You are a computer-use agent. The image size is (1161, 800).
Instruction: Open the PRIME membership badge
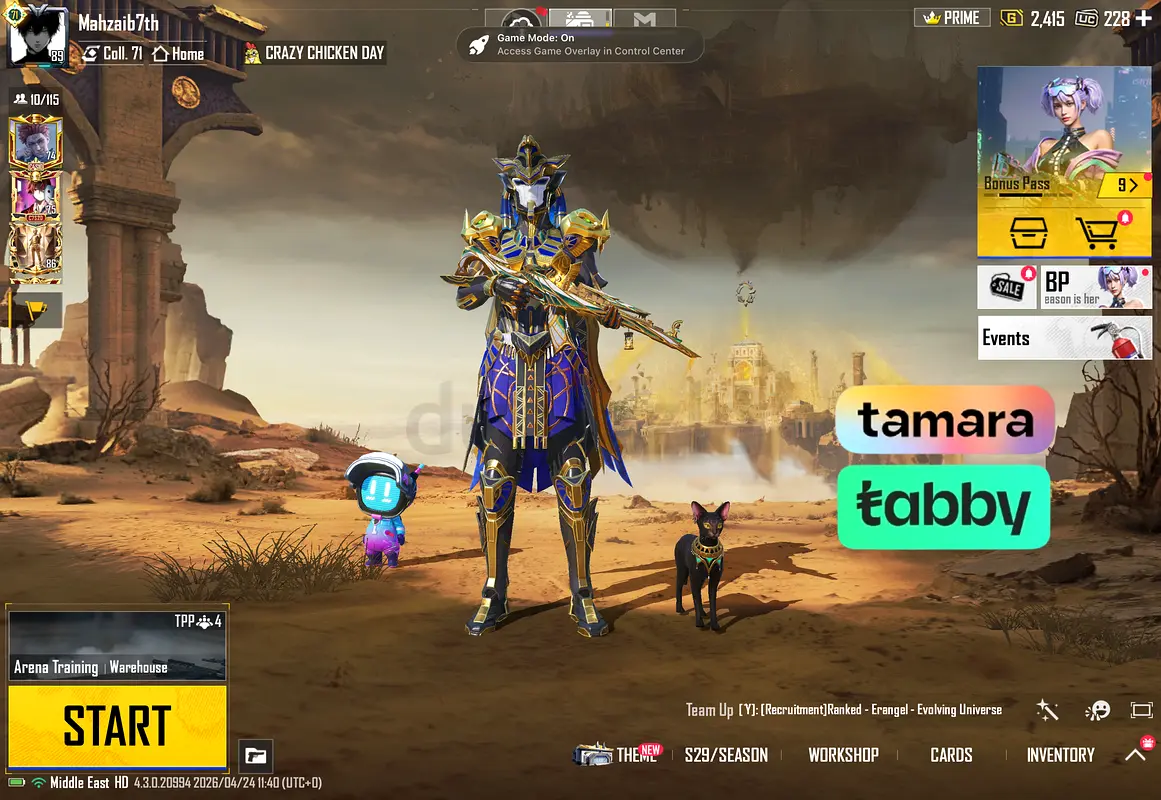pyautogui.click(x=952, y=18)
